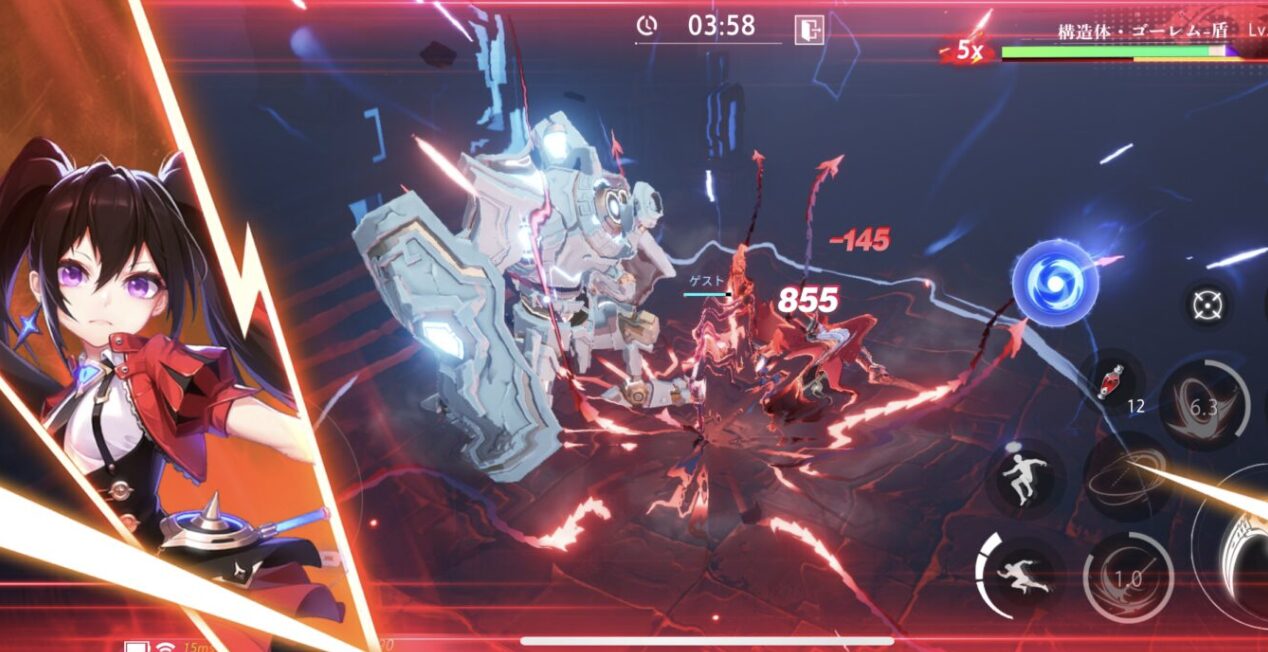Toggle the target lock-on crosshair button

(x=1206, y=302)
